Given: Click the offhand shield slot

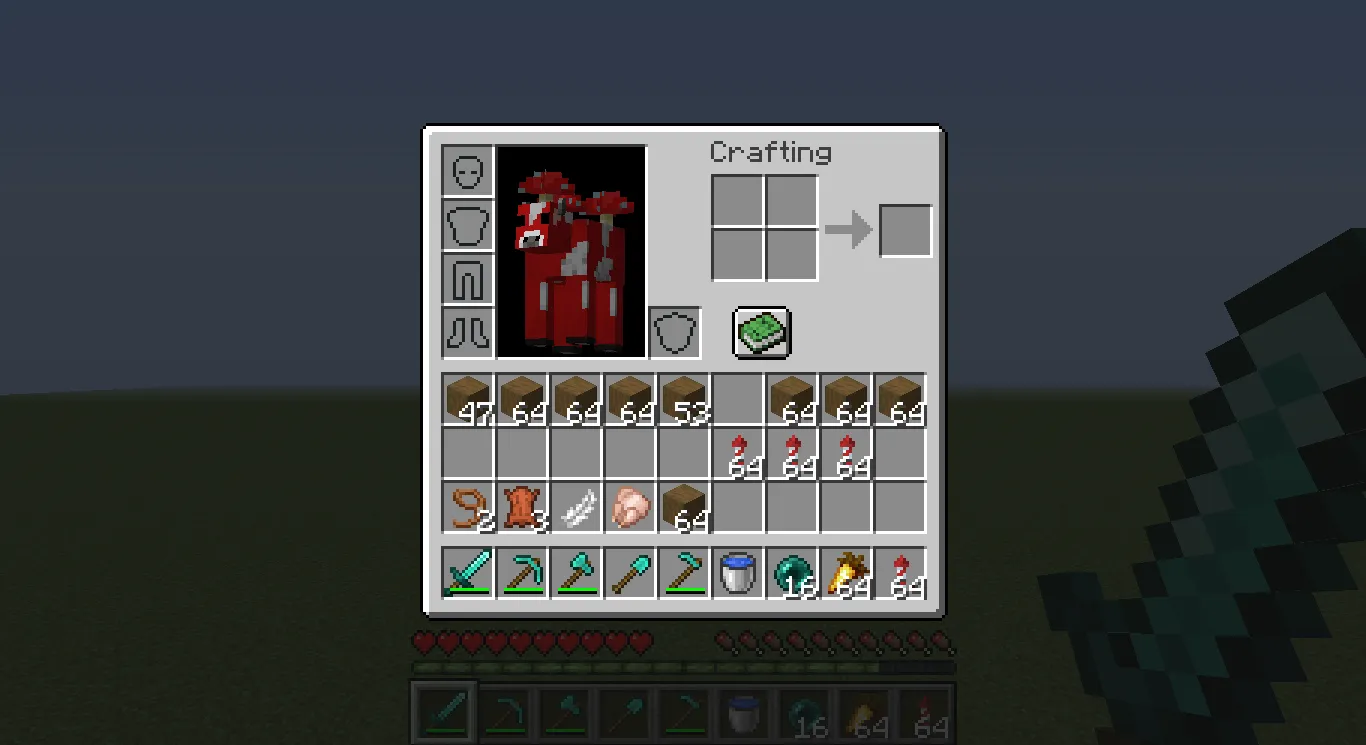Looking at the screenshot, I should tap(675, 331).
